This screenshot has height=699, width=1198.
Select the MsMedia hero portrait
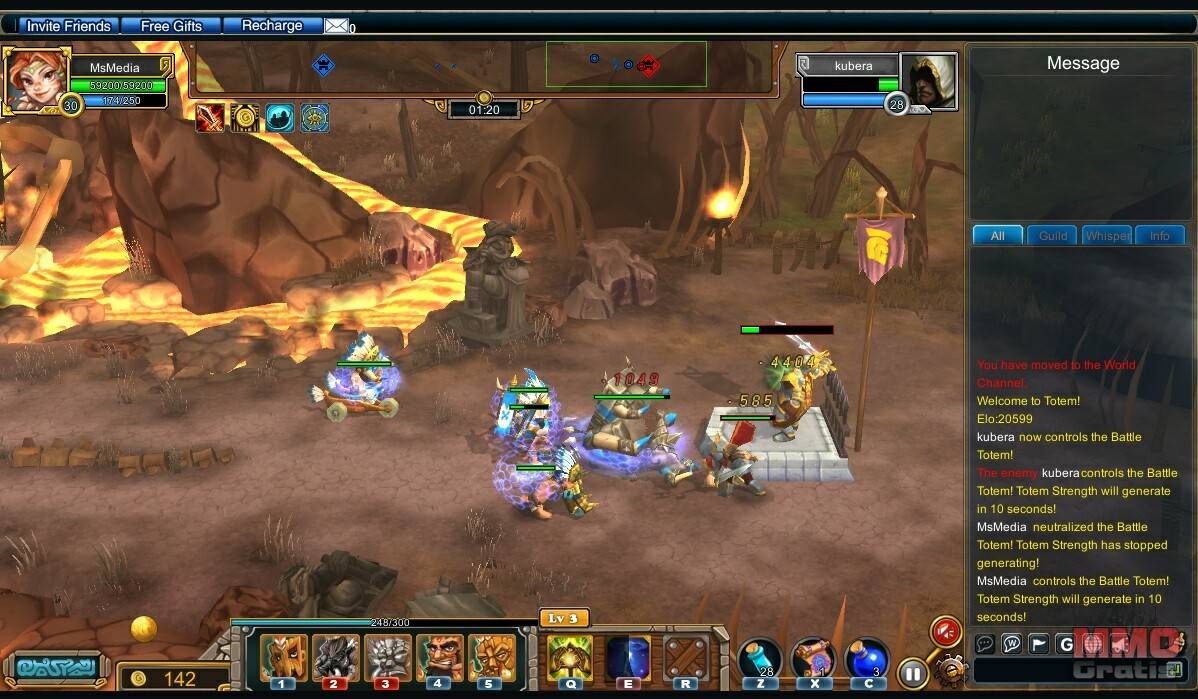(x=36, y=78)
